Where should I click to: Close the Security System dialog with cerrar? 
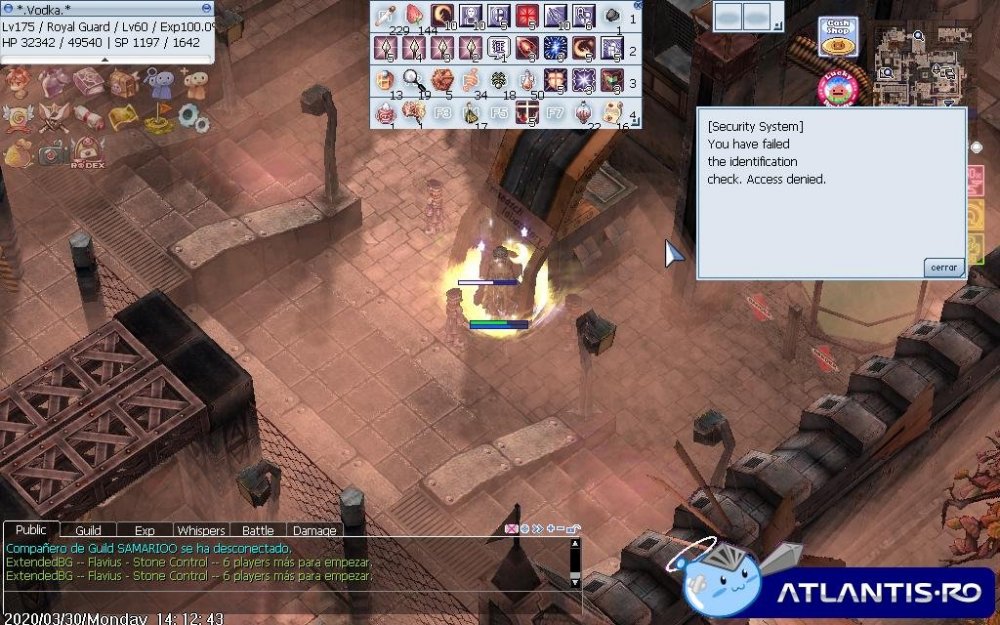[944, 267]
